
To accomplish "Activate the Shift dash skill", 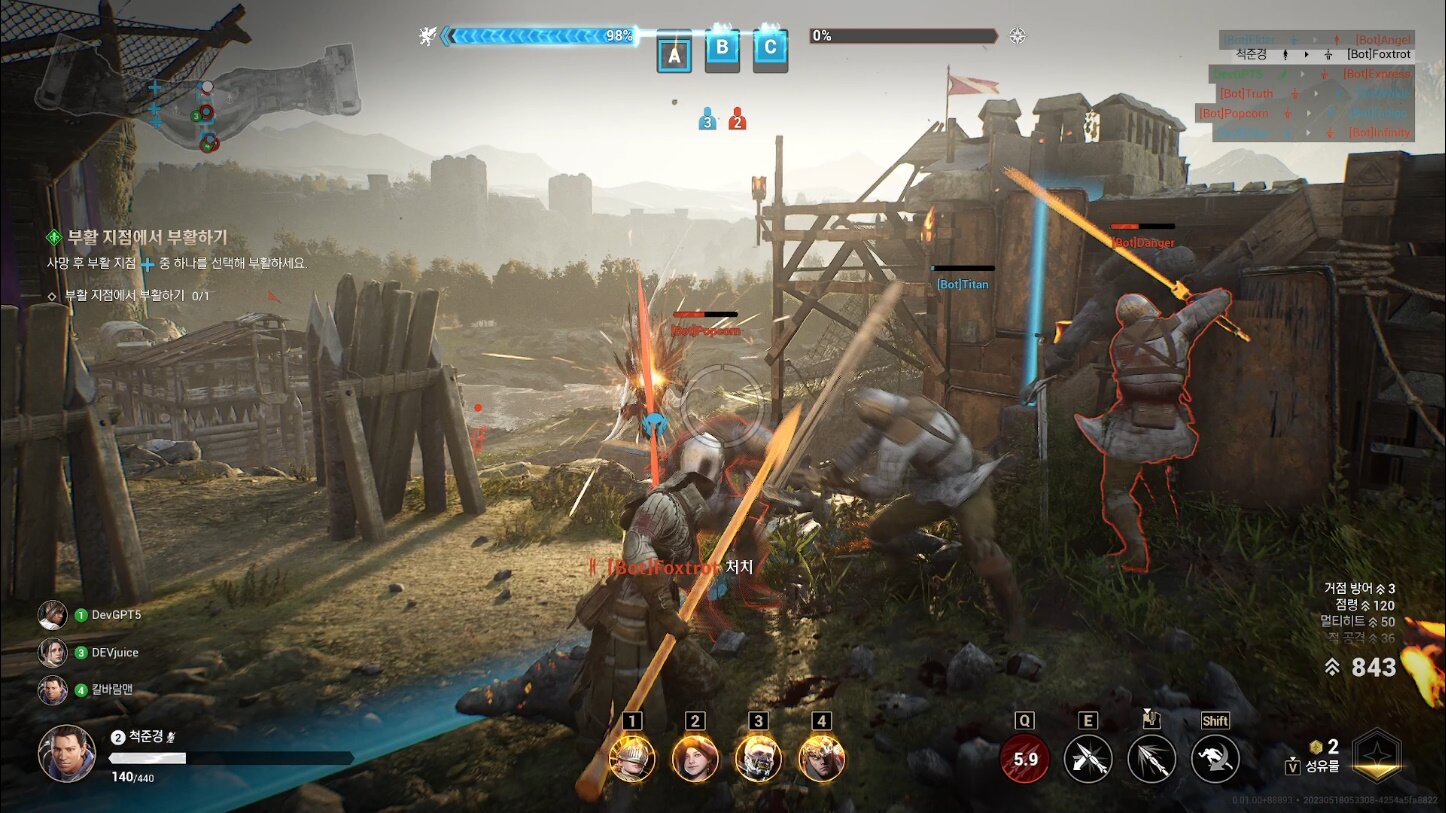I will [x=1215, y=759].
